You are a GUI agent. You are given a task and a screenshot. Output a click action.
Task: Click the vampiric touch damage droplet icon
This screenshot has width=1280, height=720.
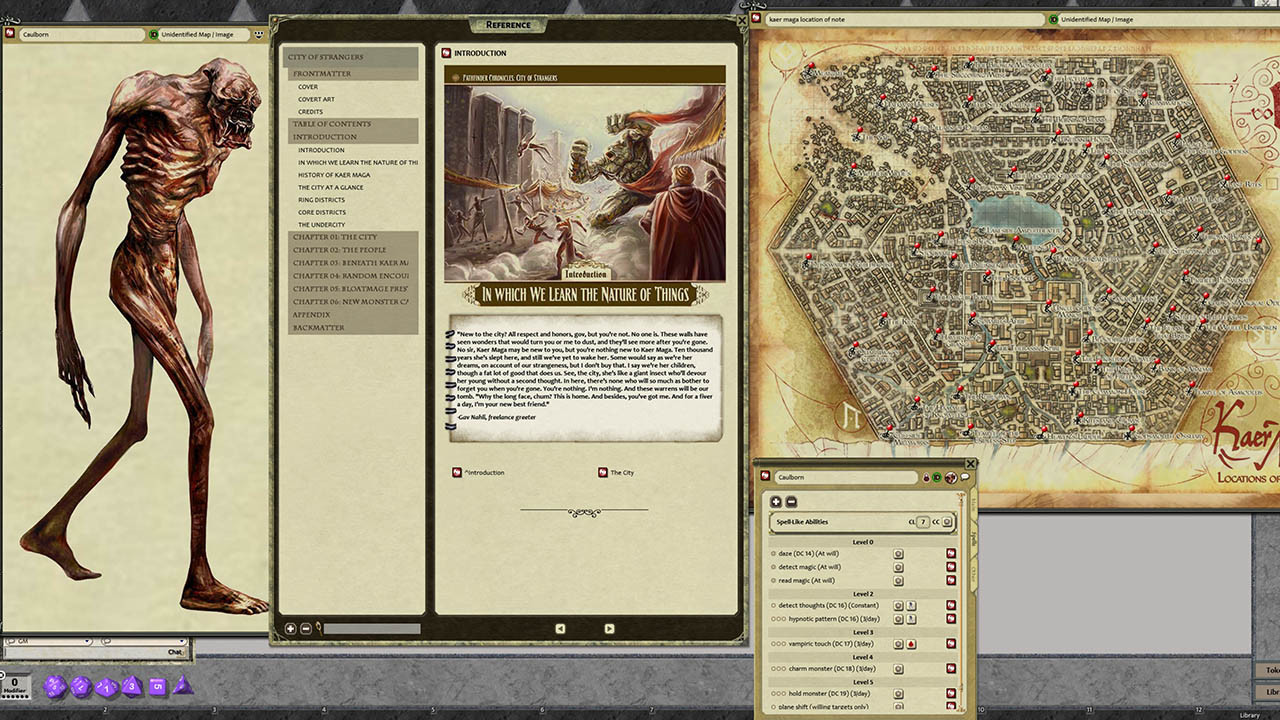point(911,643)
